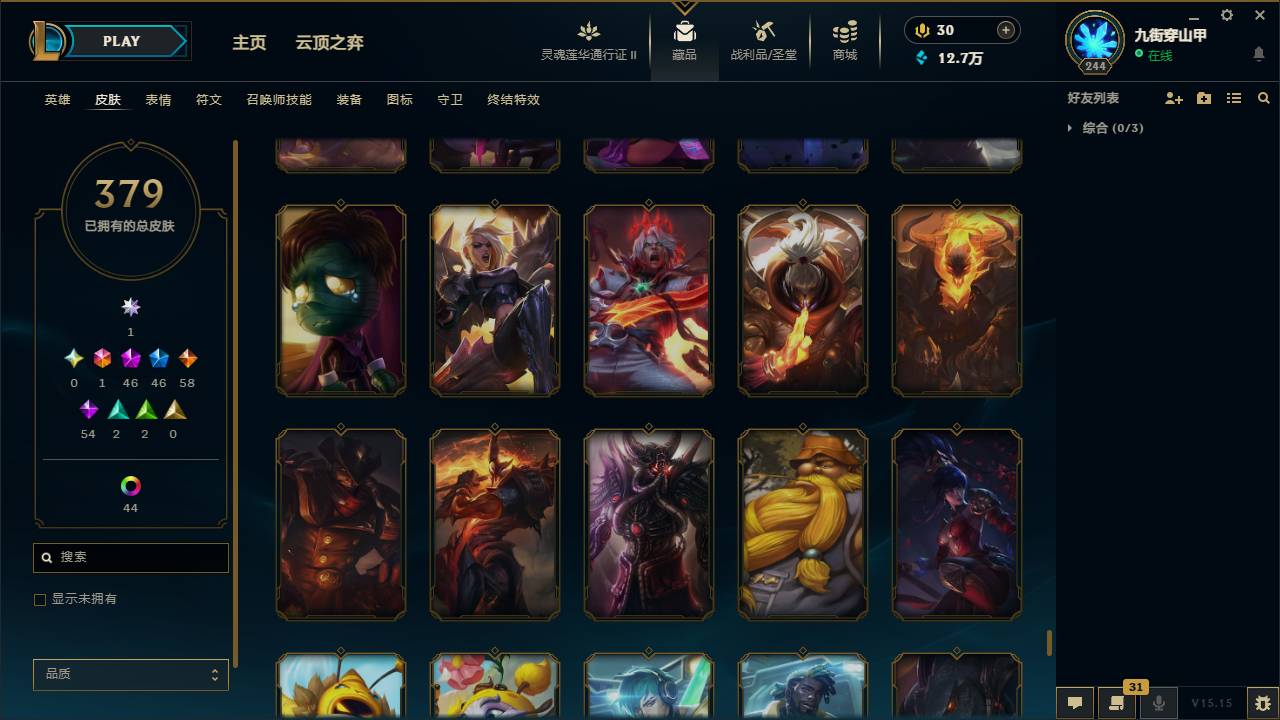This screenshot has height=720, width=1280.
Task: Open the 品质 quality dropdown
Action: coord(130,674)
